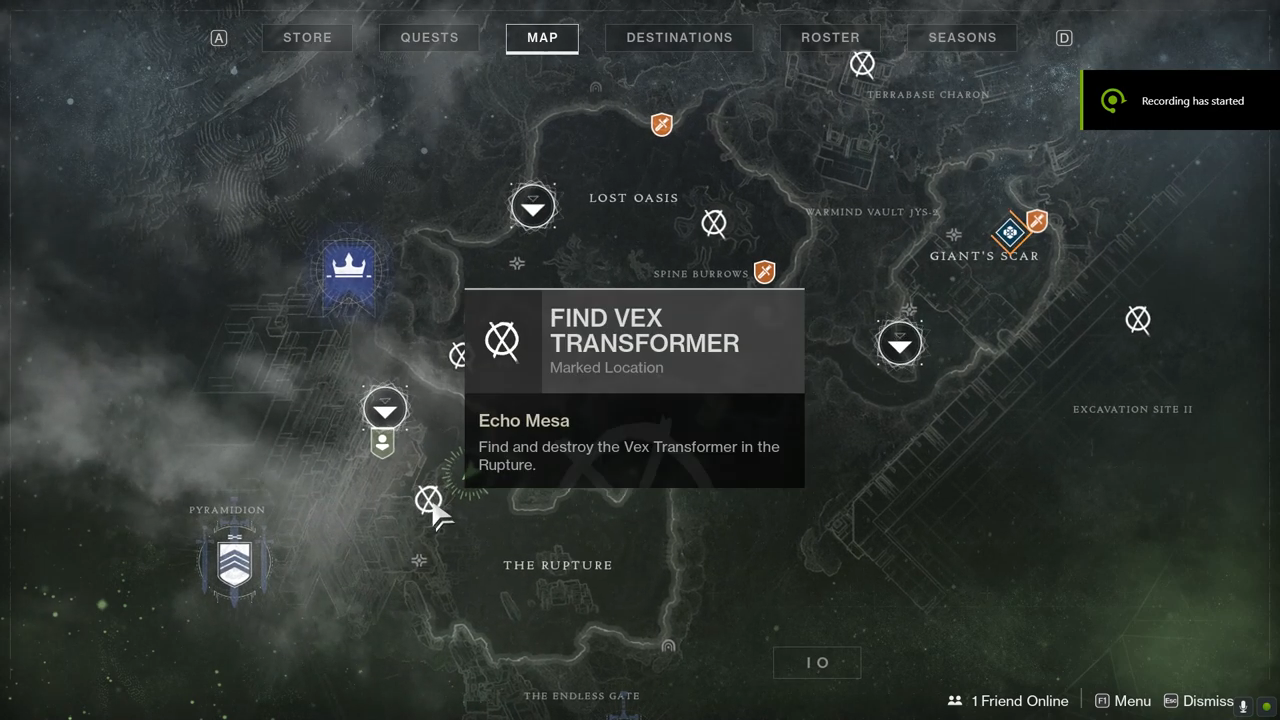Select the blue crown activity icon
The image size is (1280, 720).
[349, 268]
